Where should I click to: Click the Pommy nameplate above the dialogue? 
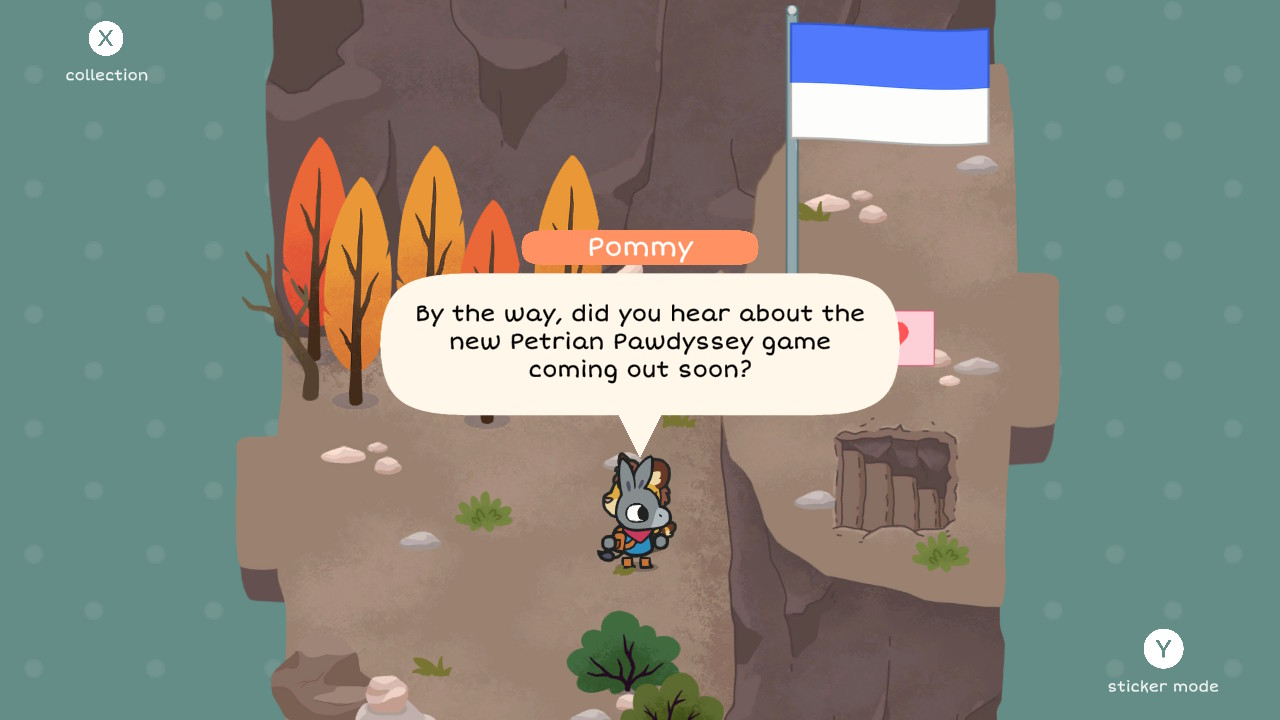[x=638, y=247]
